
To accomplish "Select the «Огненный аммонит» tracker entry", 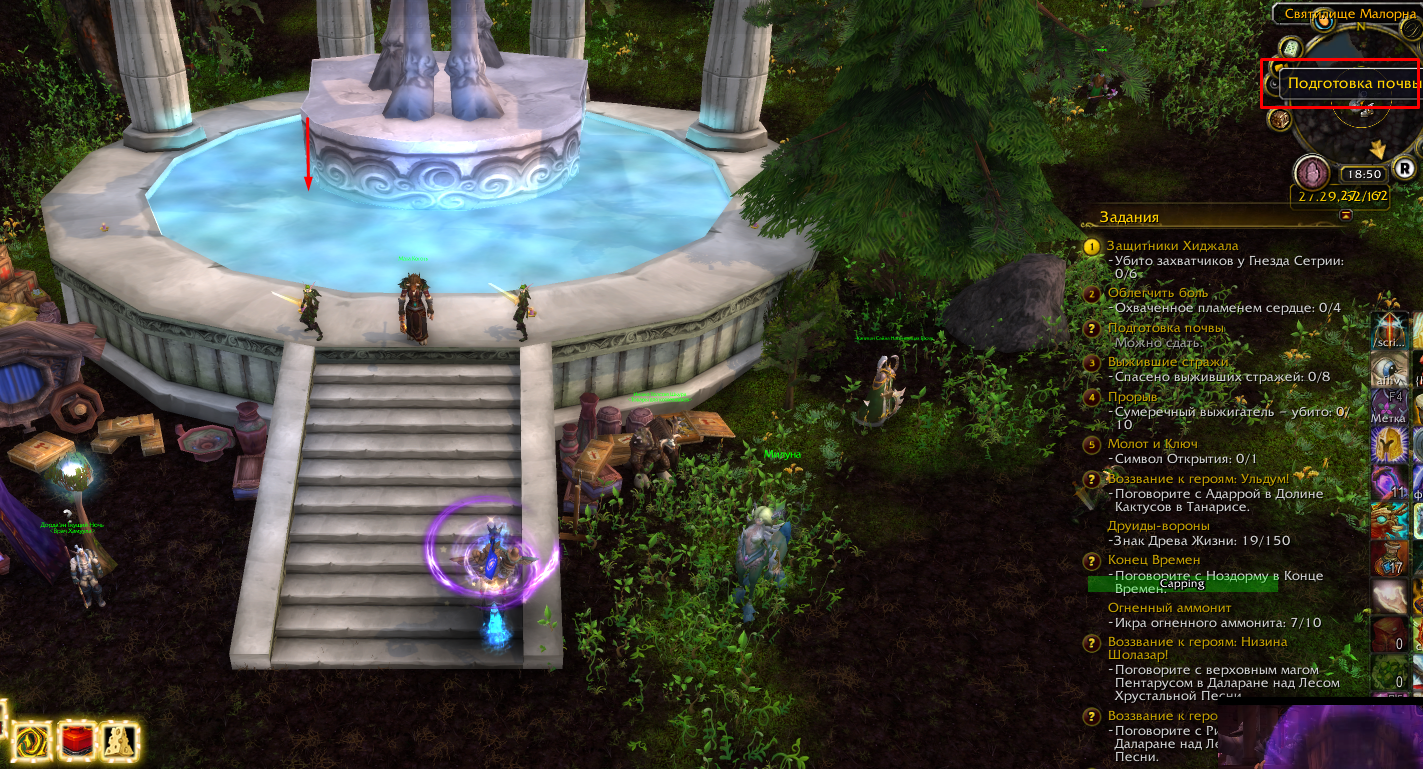I will [1169, 607].
